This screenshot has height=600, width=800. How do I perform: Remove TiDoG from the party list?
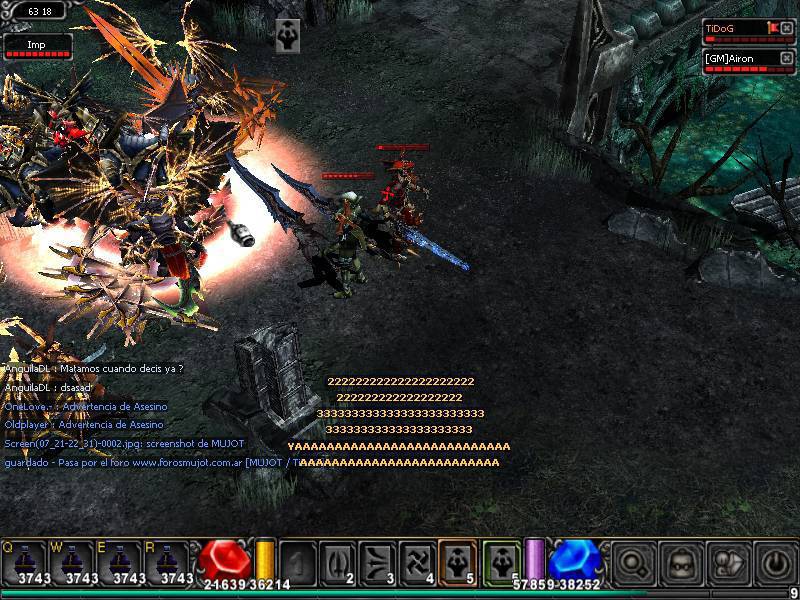click(x=786, y=28)
